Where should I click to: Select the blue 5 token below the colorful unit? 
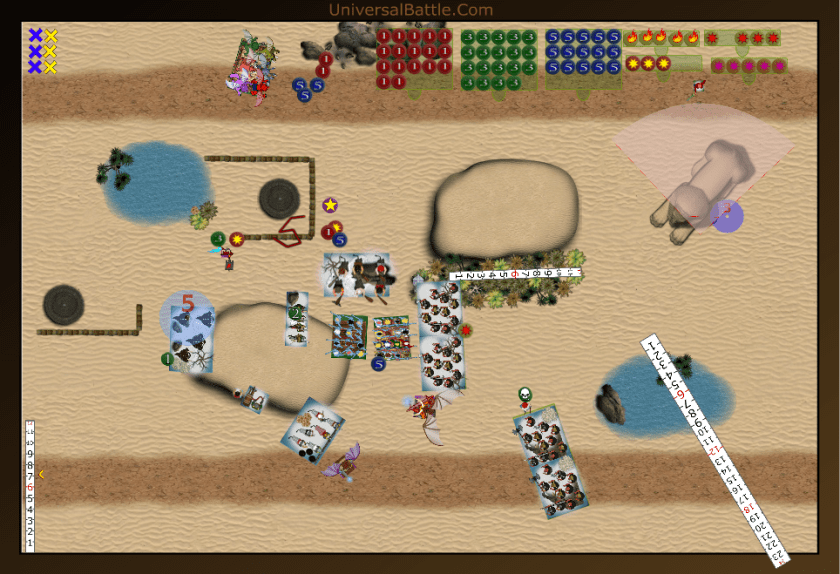pos(379,364)
